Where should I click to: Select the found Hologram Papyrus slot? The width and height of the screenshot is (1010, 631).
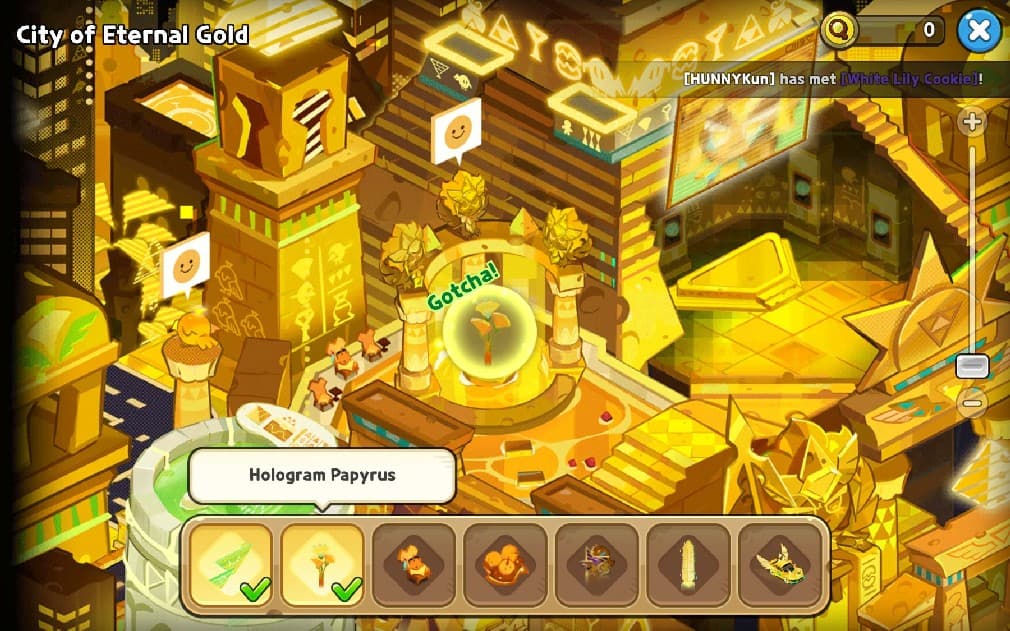point(231,565)
